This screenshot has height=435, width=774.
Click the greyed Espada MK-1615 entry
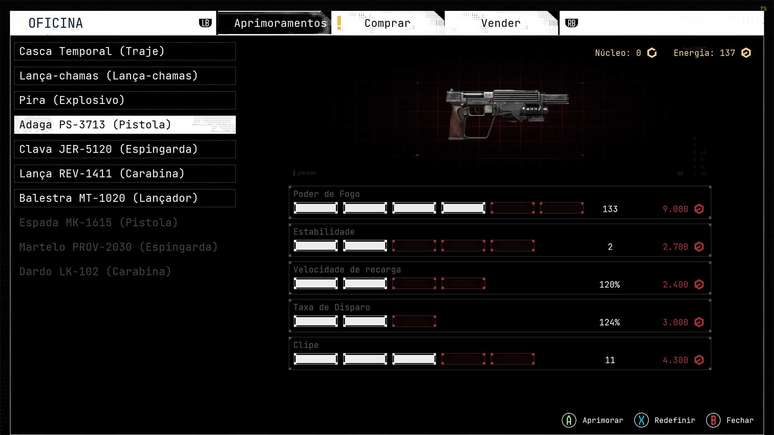click(125, 223)
